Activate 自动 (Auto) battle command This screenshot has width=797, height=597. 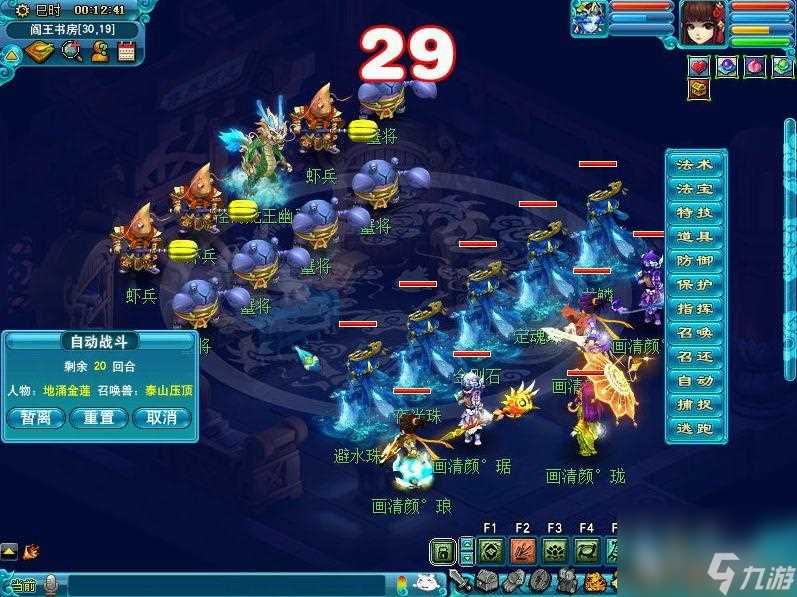(695, 381)
